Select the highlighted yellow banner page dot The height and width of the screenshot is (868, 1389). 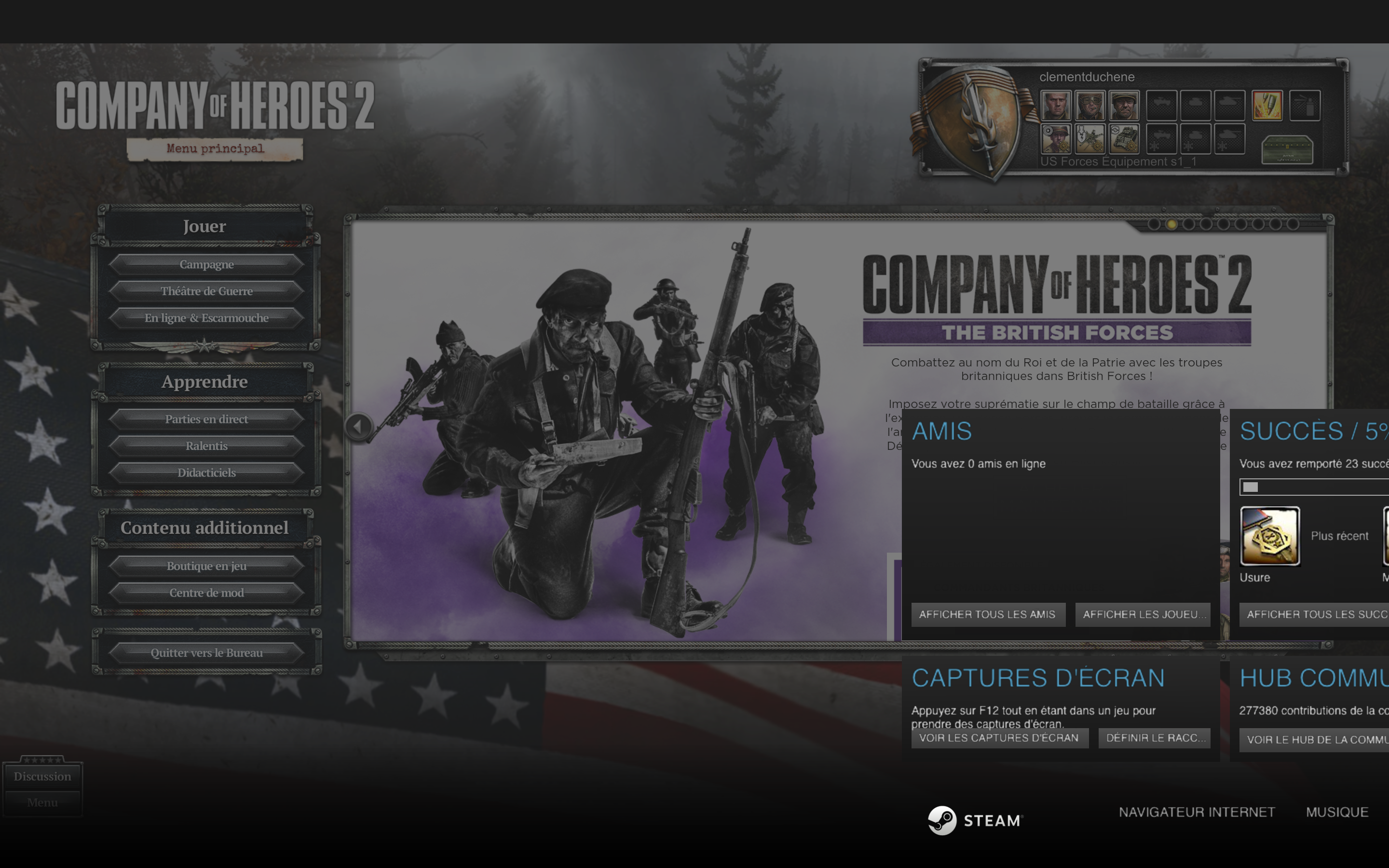[x=1171, y=224]
